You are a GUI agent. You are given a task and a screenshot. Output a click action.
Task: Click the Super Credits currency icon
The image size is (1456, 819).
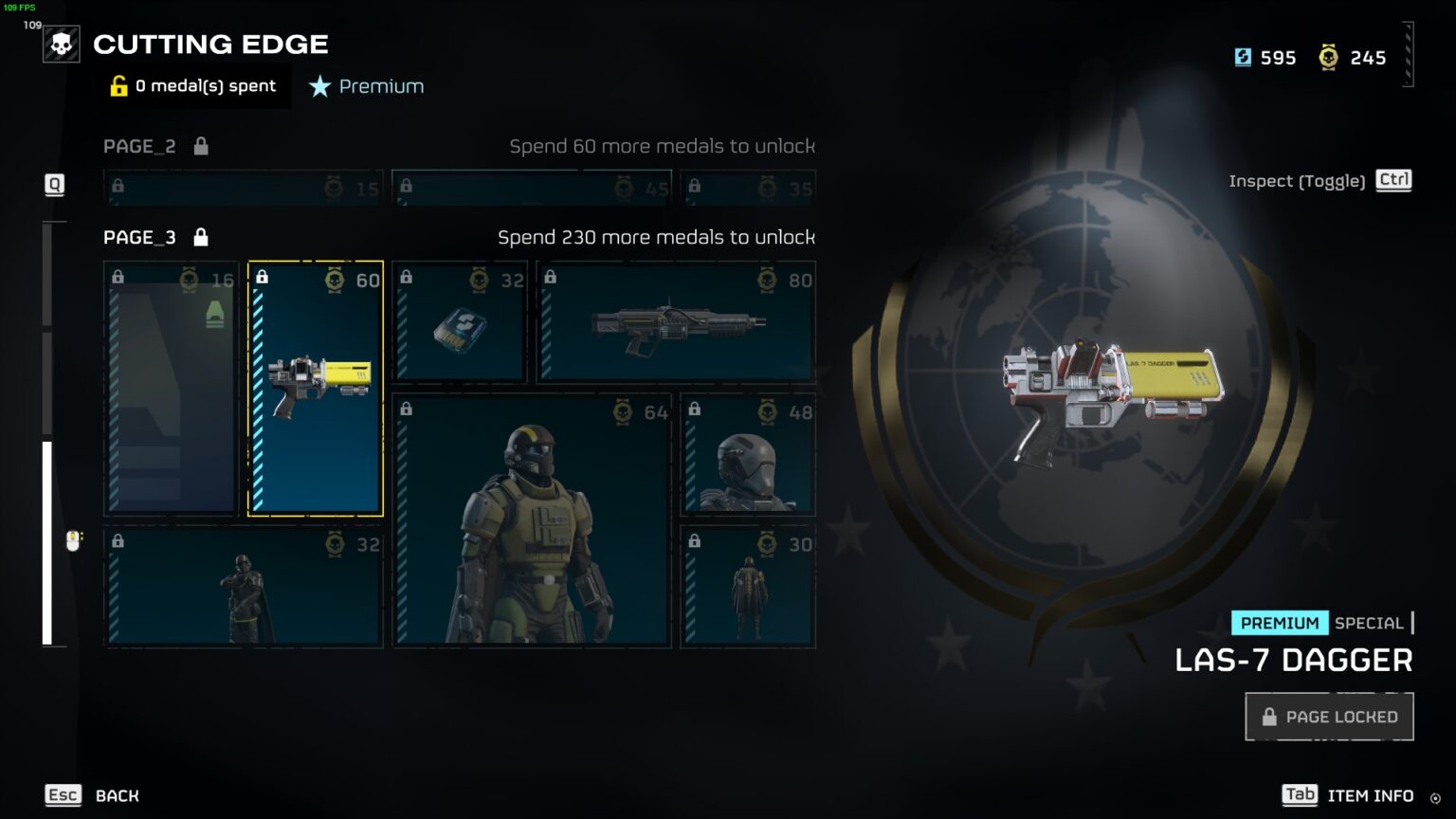(x=1243, y=57)
